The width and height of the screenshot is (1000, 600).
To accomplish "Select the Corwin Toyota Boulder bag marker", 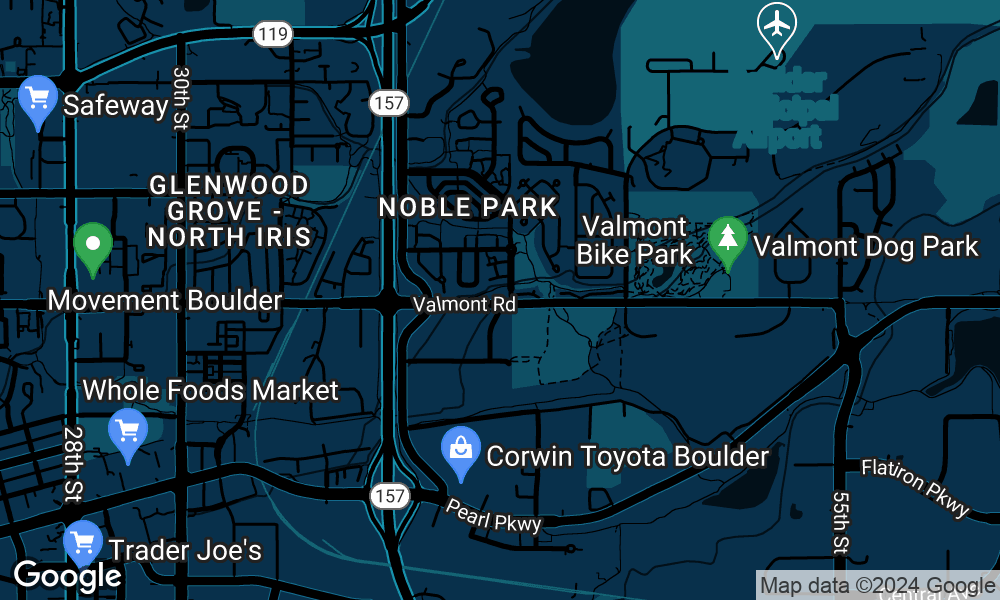I will [x=460, y=451].
